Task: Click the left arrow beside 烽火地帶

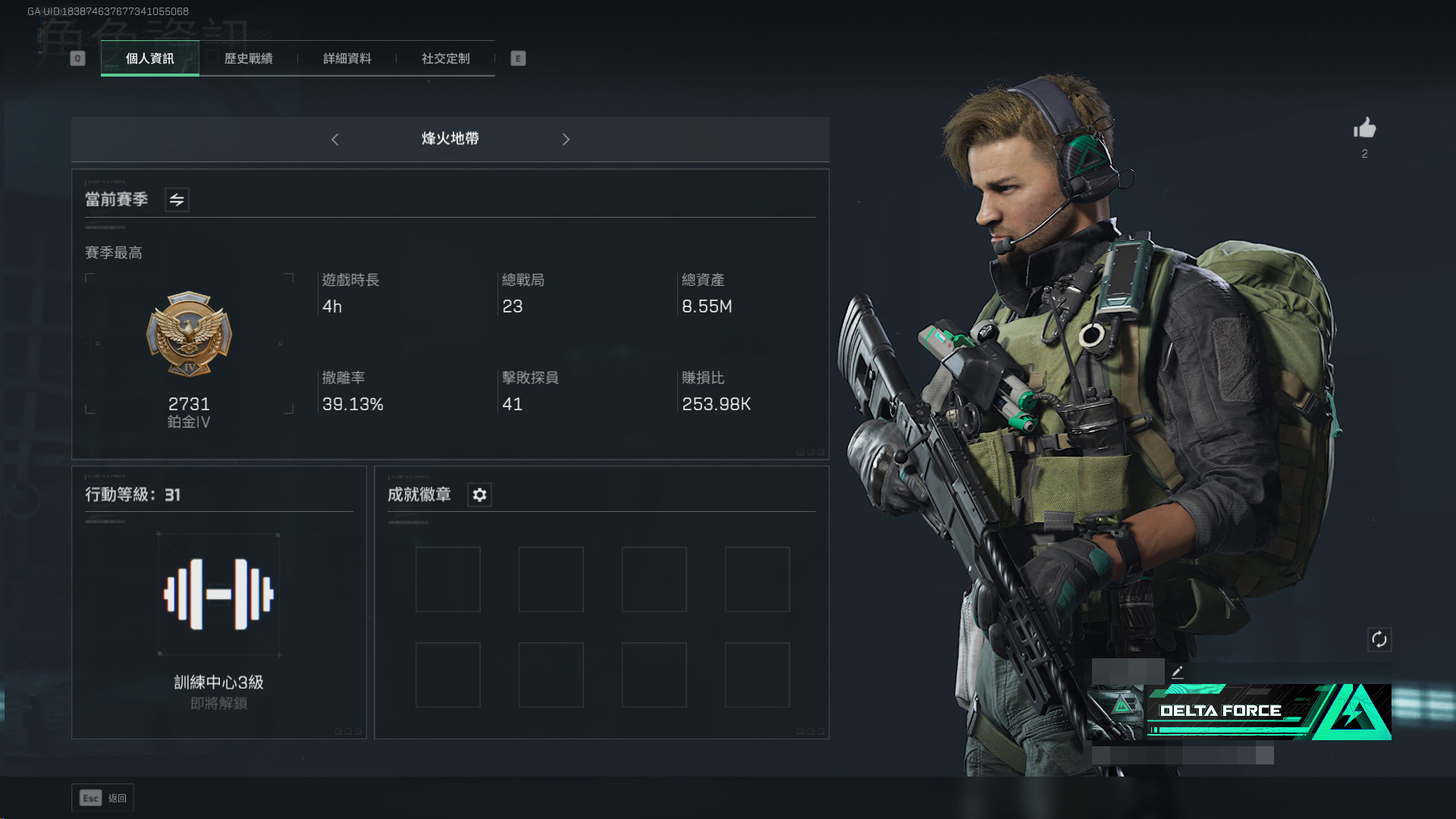Action: tap(335, 140)
